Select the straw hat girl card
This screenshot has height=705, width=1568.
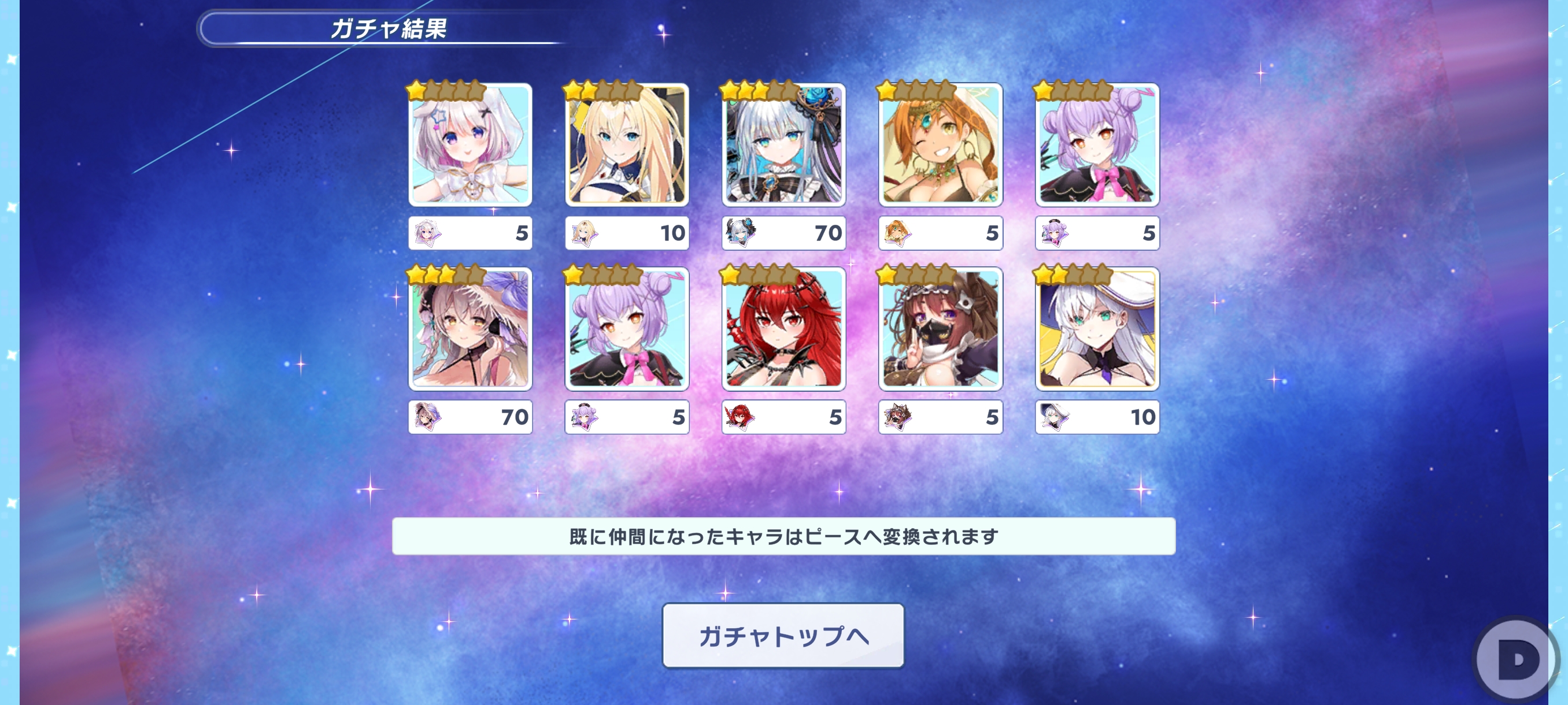pyautogui.click(x=470, y=329)
